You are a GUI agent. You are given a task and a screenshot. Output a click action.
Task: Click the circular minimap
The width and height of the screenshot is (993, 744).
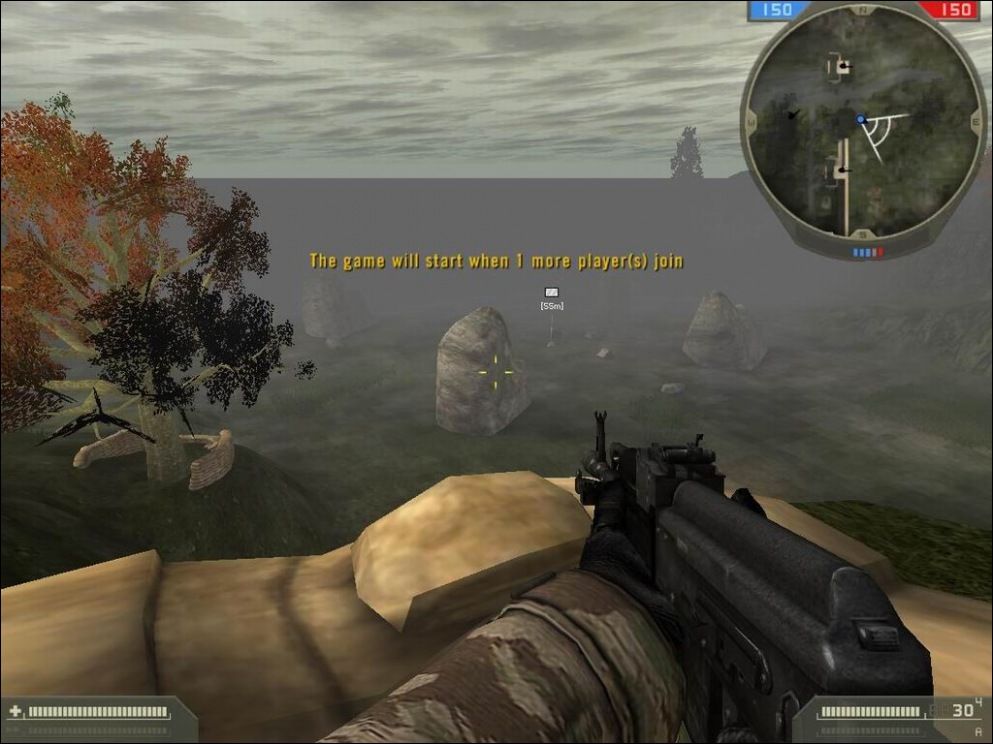[x=862, y=125]
